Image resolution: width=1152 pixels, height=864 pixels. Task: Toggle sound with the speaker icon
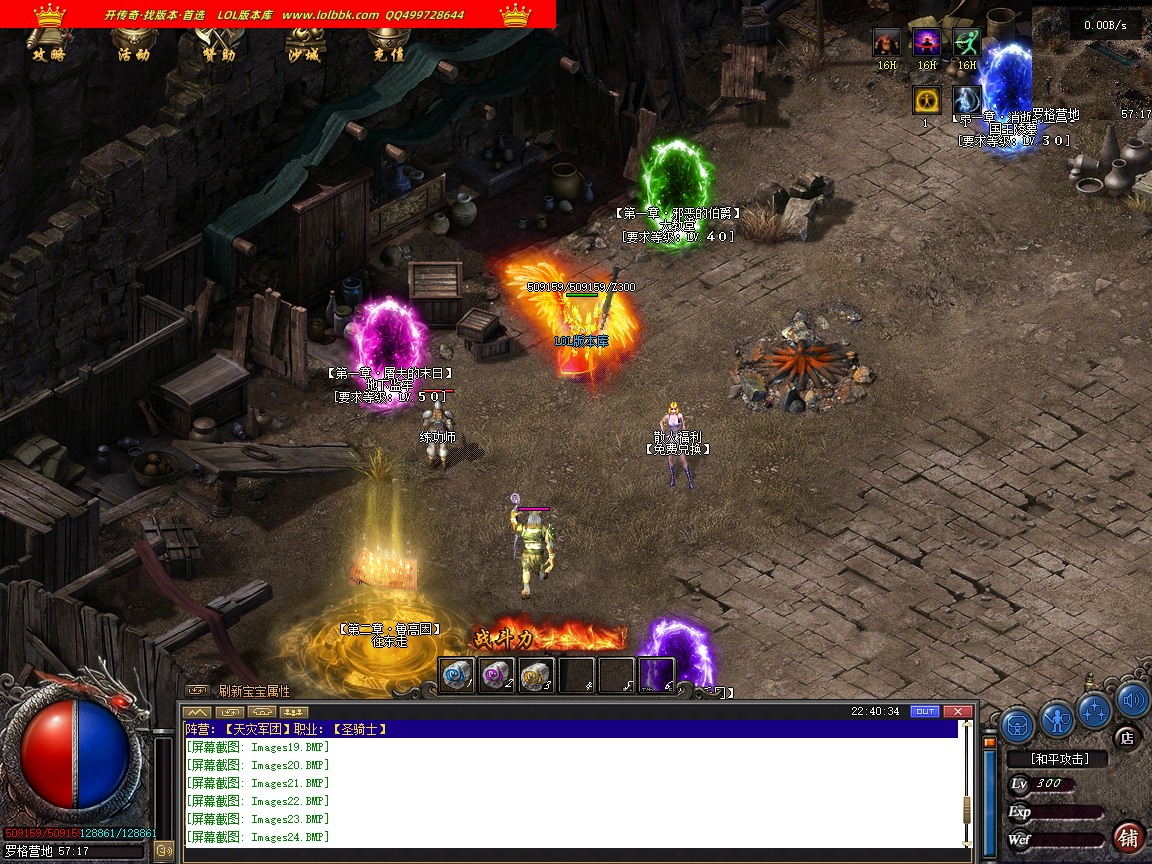click(1132, 700)
